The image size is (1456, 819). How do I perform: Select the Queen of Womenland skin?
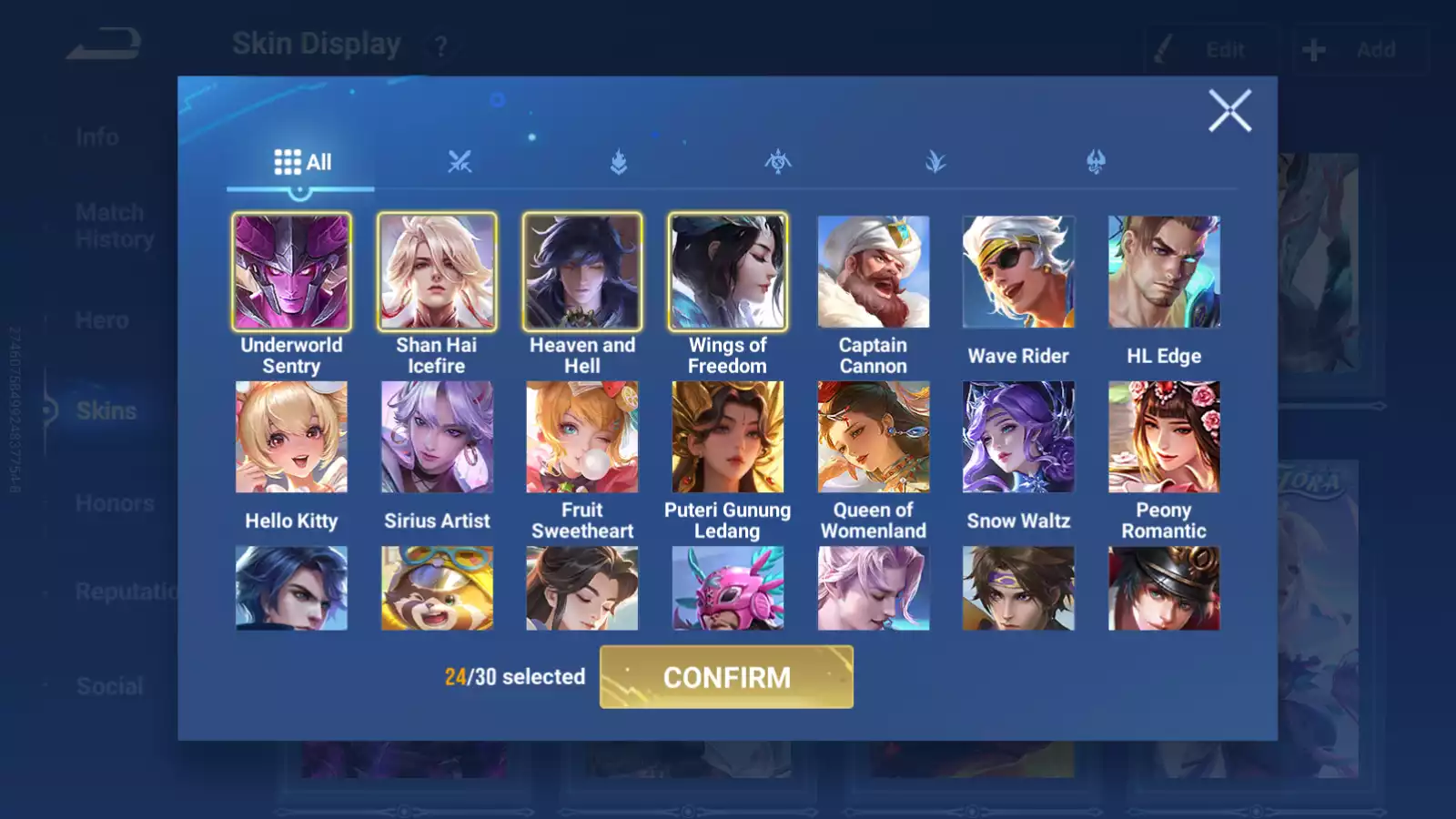pos(873,437)
